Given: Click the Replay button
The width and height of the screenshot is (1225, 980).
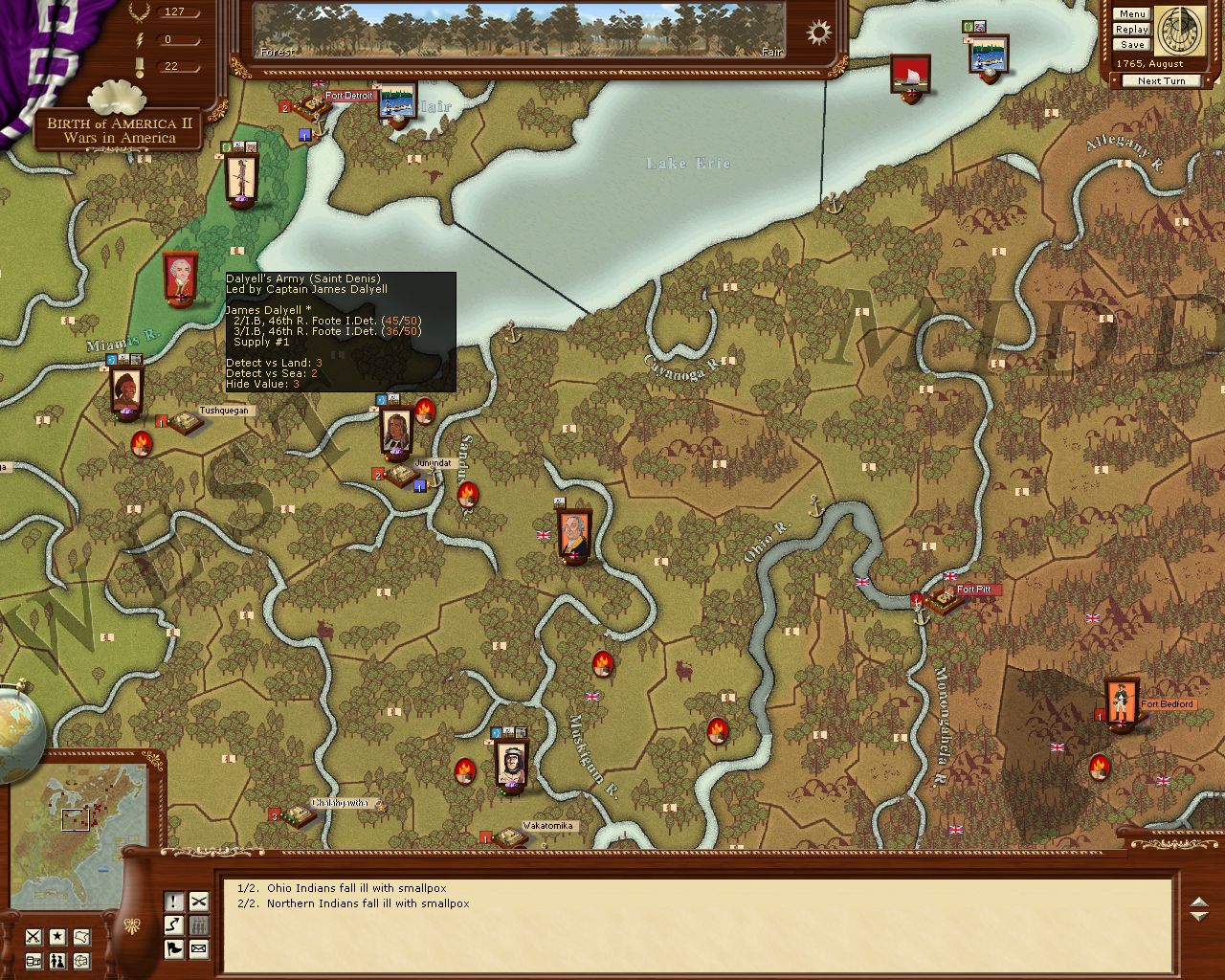Looking at the screenshot, I should pos(1131,30).
